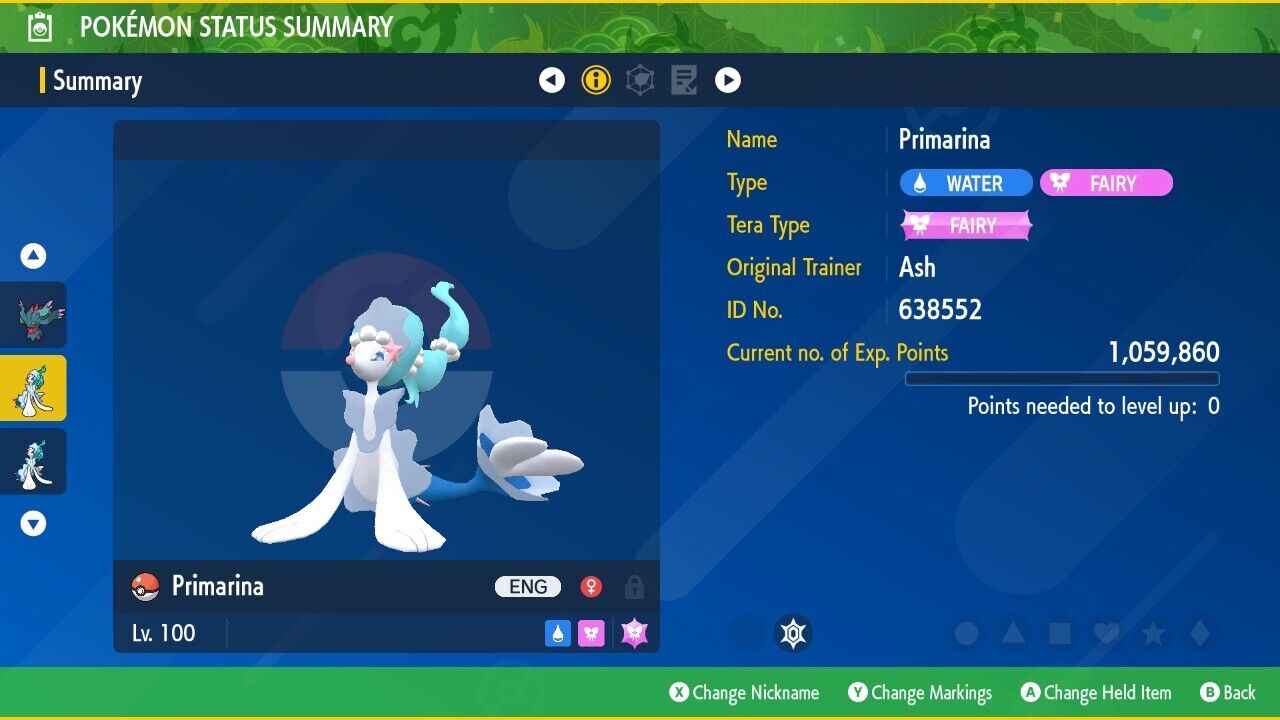Switch to the hexagon stats tab
The height and width of the screenshot is (720, 1280).
(x=640, y=80)
